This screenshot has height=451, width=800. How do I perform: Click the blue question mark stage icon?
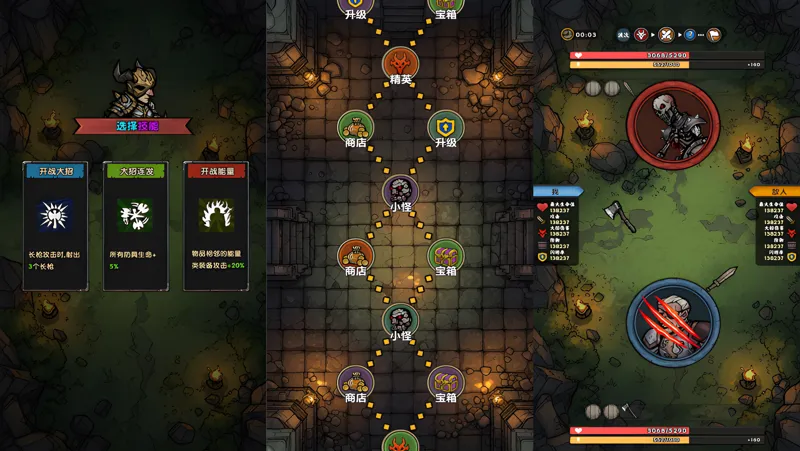[x=690, y=35]
